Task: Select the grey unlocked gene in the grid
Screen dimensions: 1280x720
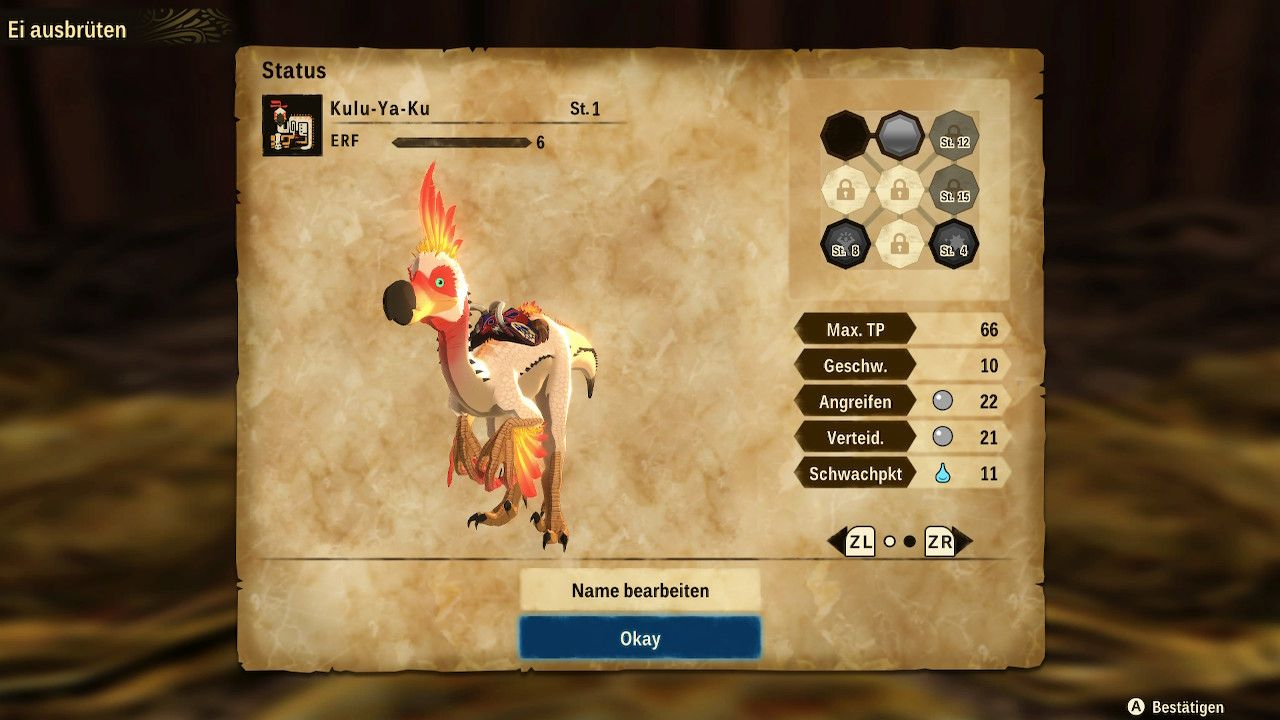Action: click(899, 135)
